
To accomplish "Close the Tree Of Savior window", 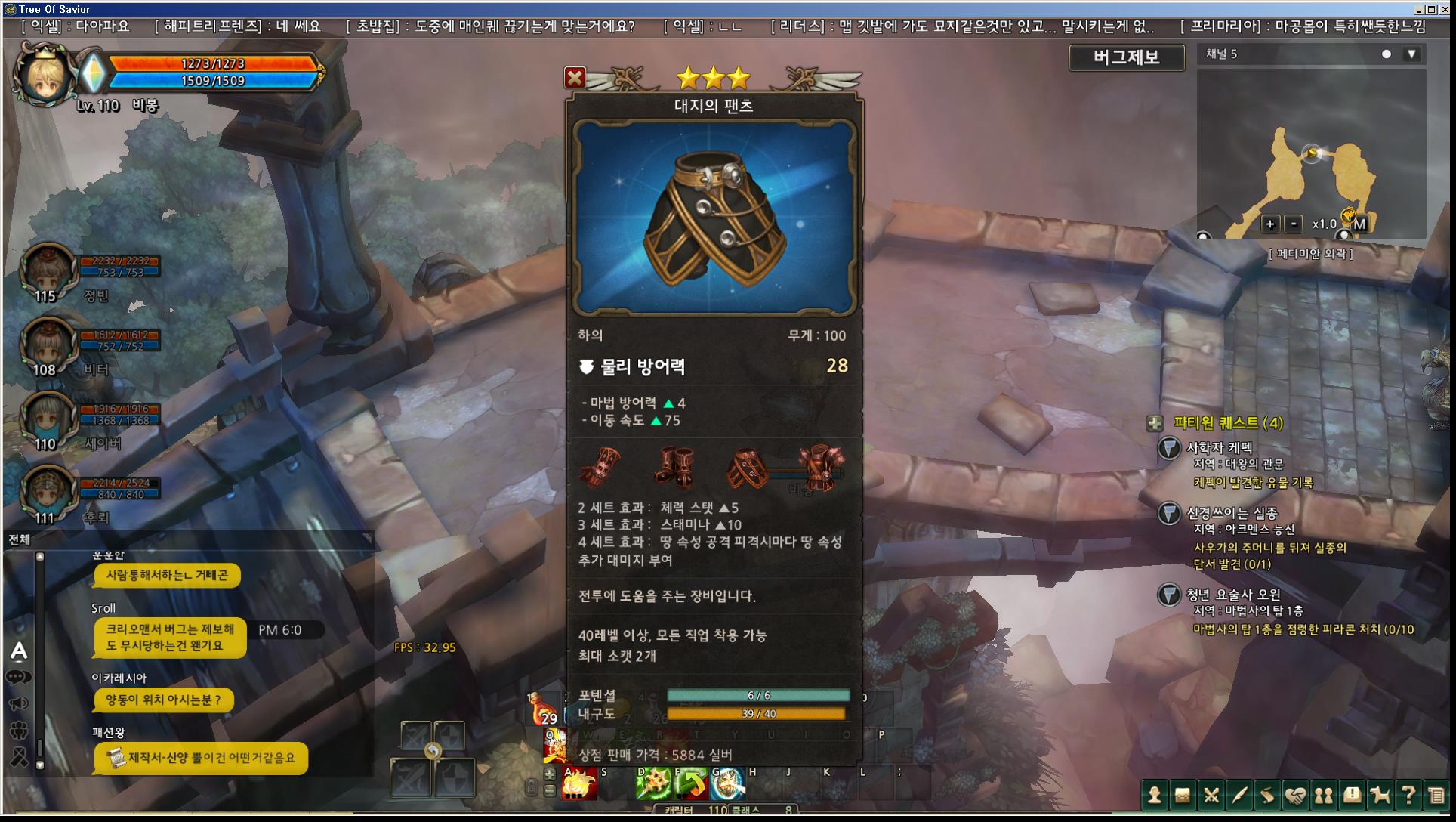I will (1445, 9).
